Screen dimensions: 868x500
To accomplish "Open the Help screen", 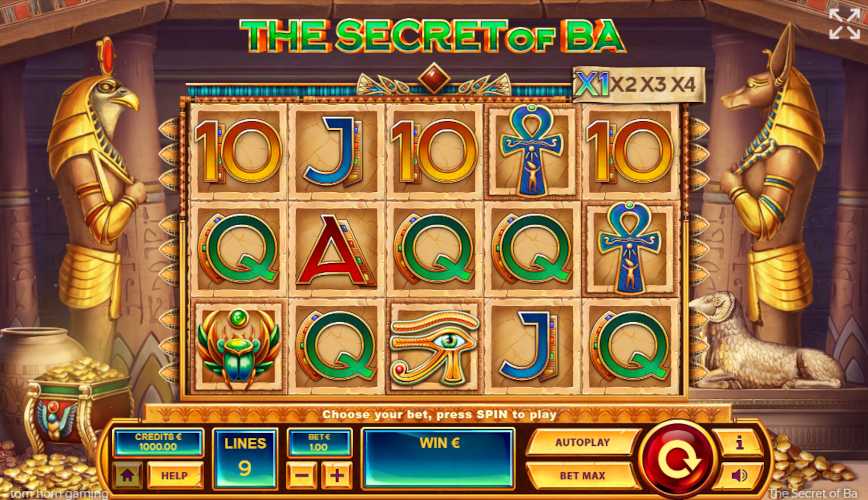I will coord(175,475).
